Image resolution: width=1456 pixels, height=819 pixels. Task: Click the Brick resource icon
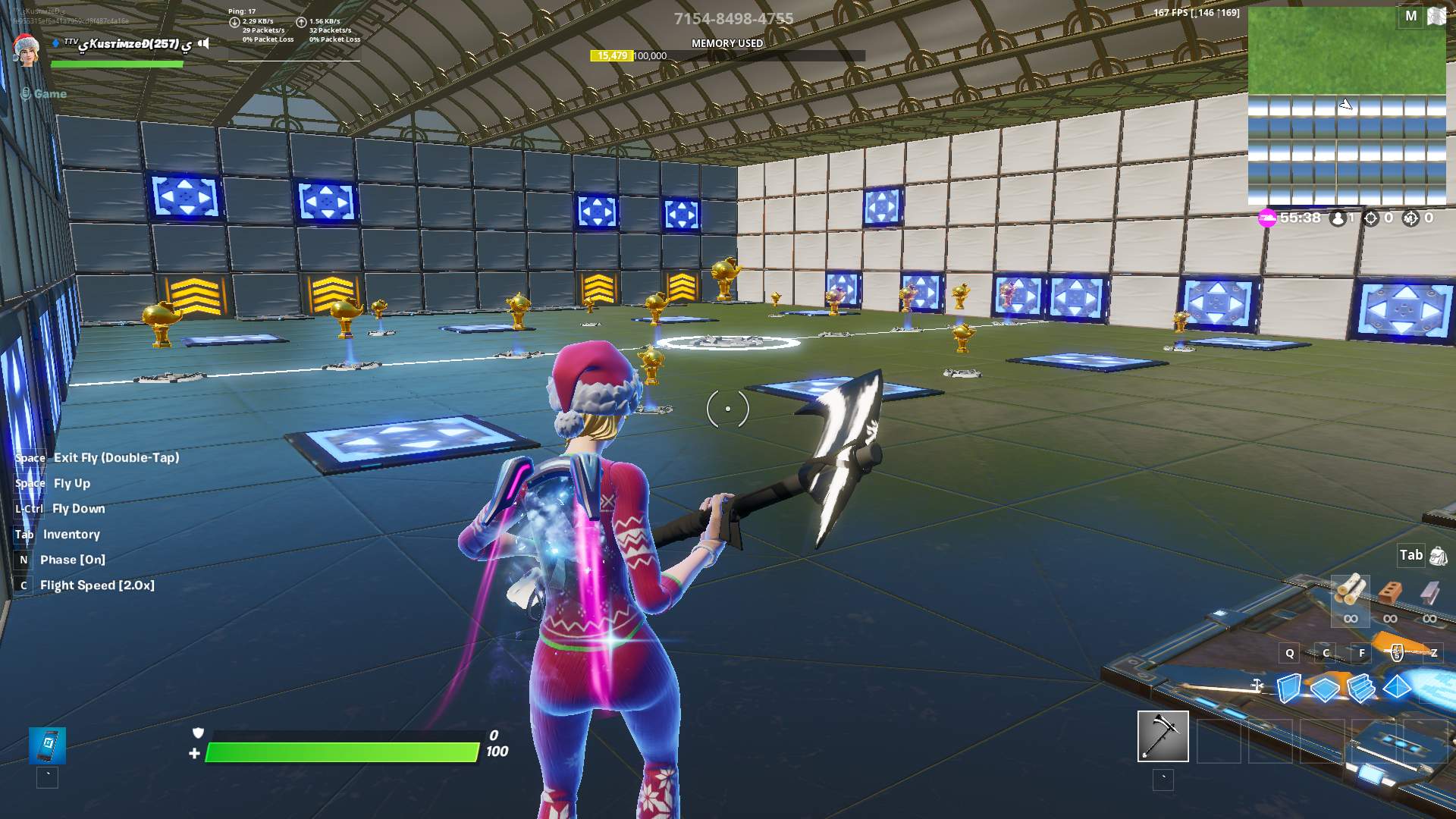tap(1389, 591)
